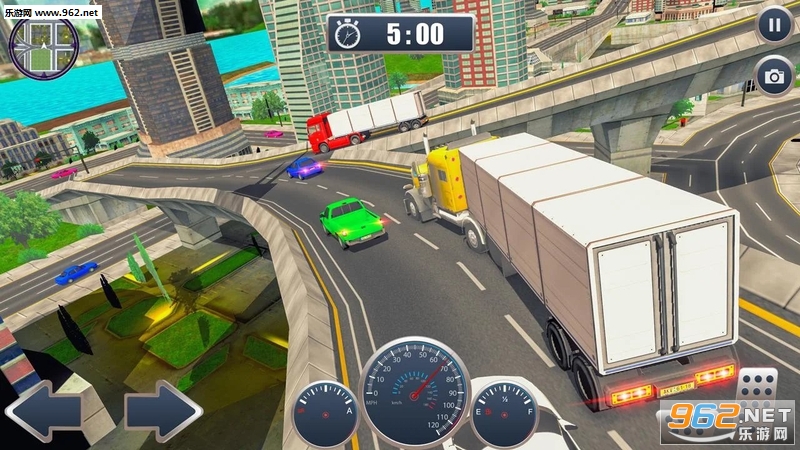Steer left with the left arrow
Screen dimensions: 800x450
click(x=42, y=410)
